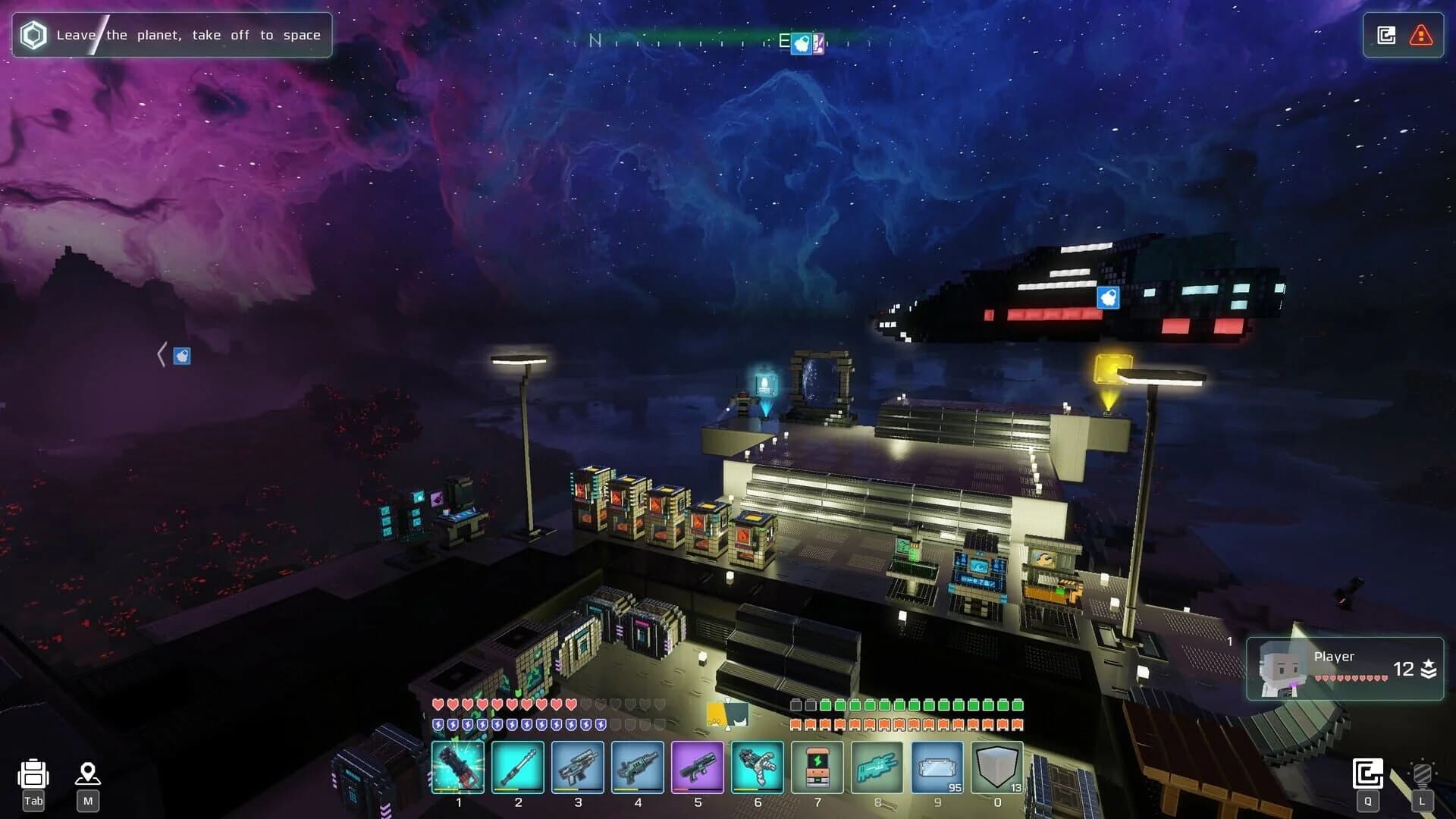Expand the Player card stack icon
The width and height of the screenshot is (1456, 819).
pos(1427,669)
